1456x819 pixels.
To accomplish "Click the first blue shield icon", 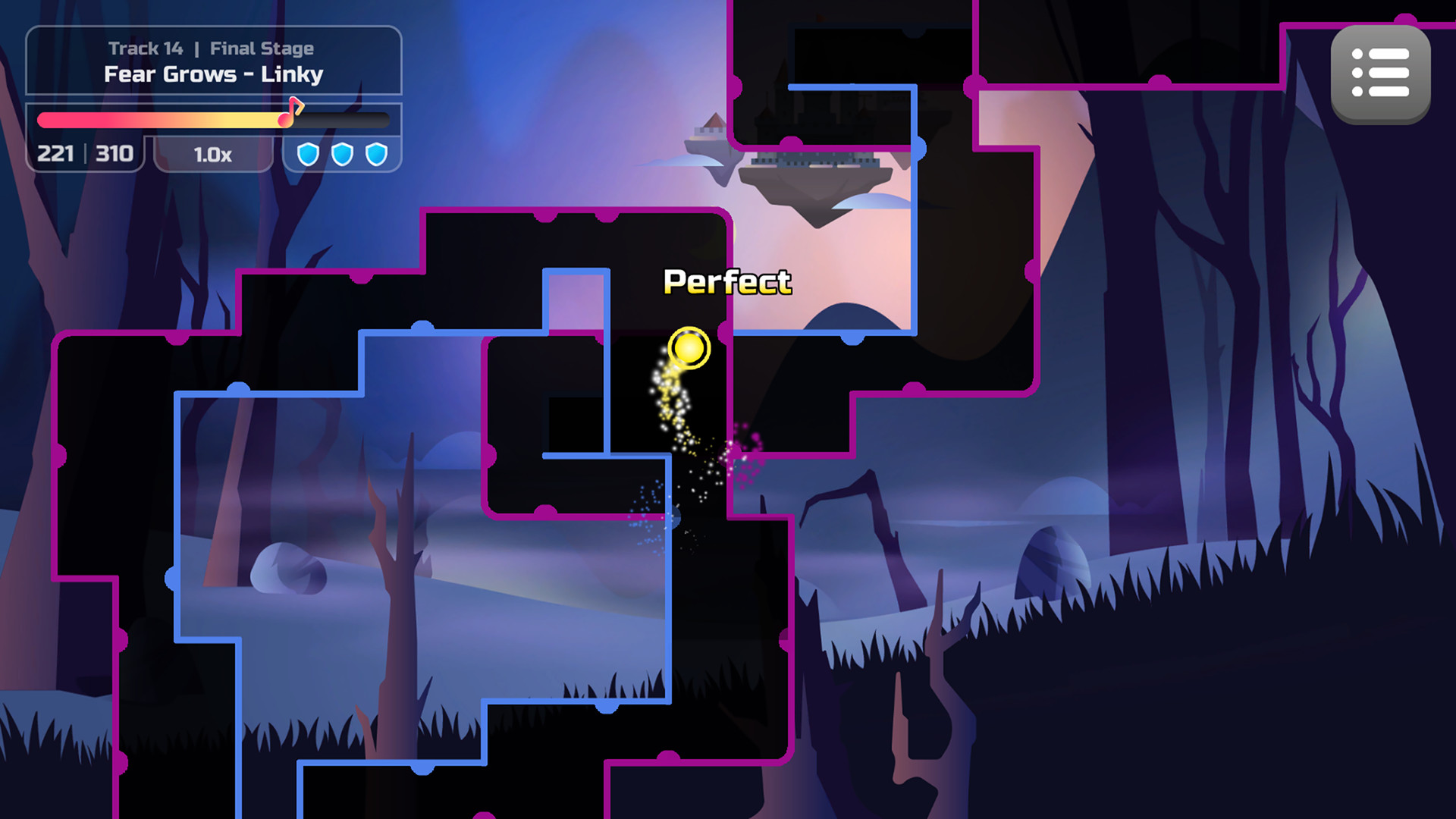I will coord(308,155).
